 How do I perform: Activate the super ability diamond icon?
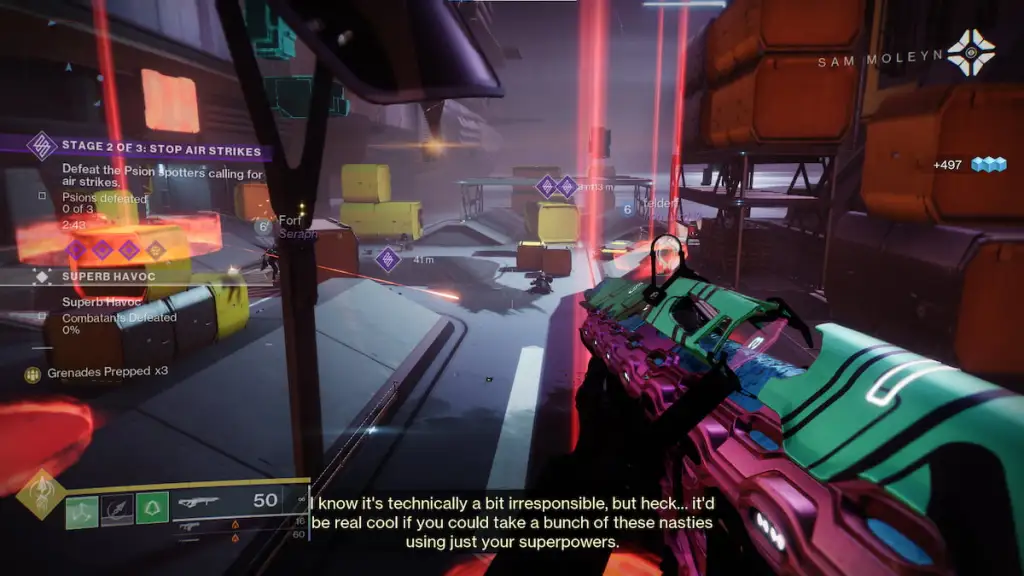click(x=41, y=494)
